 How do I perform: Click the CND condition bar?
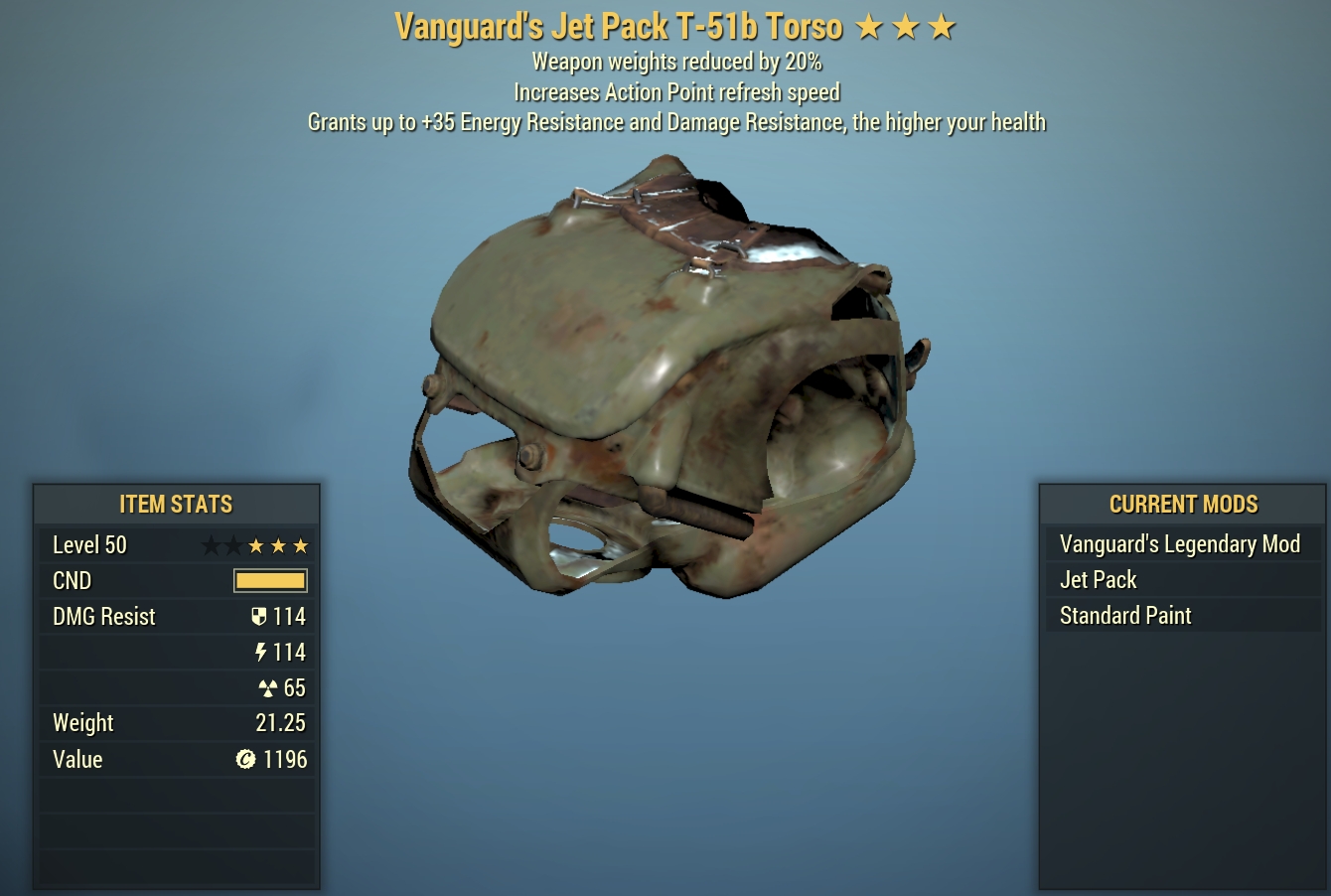(x=270, y=580)
